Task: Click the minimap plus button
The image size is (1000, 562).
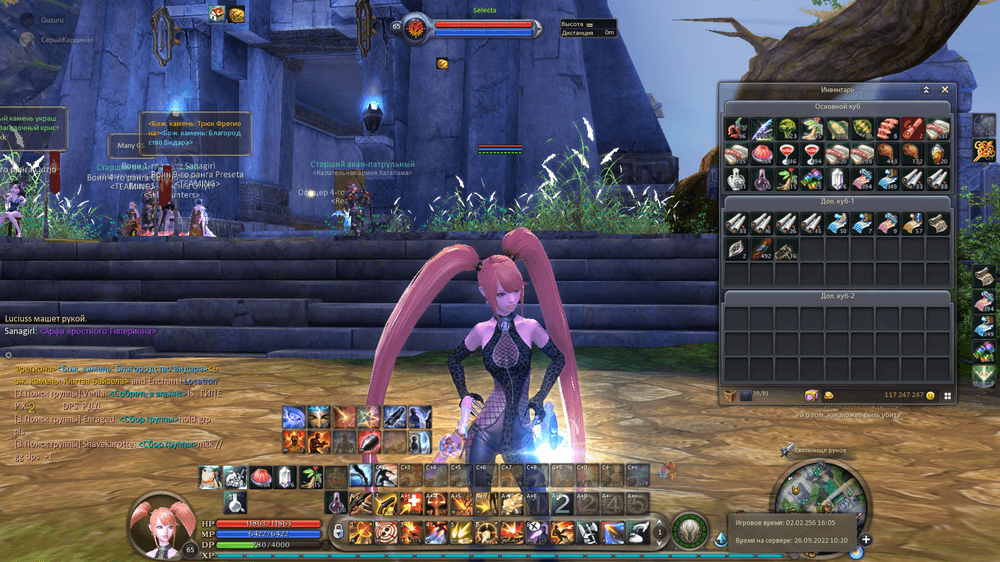Action: click(x=865, y=539)
